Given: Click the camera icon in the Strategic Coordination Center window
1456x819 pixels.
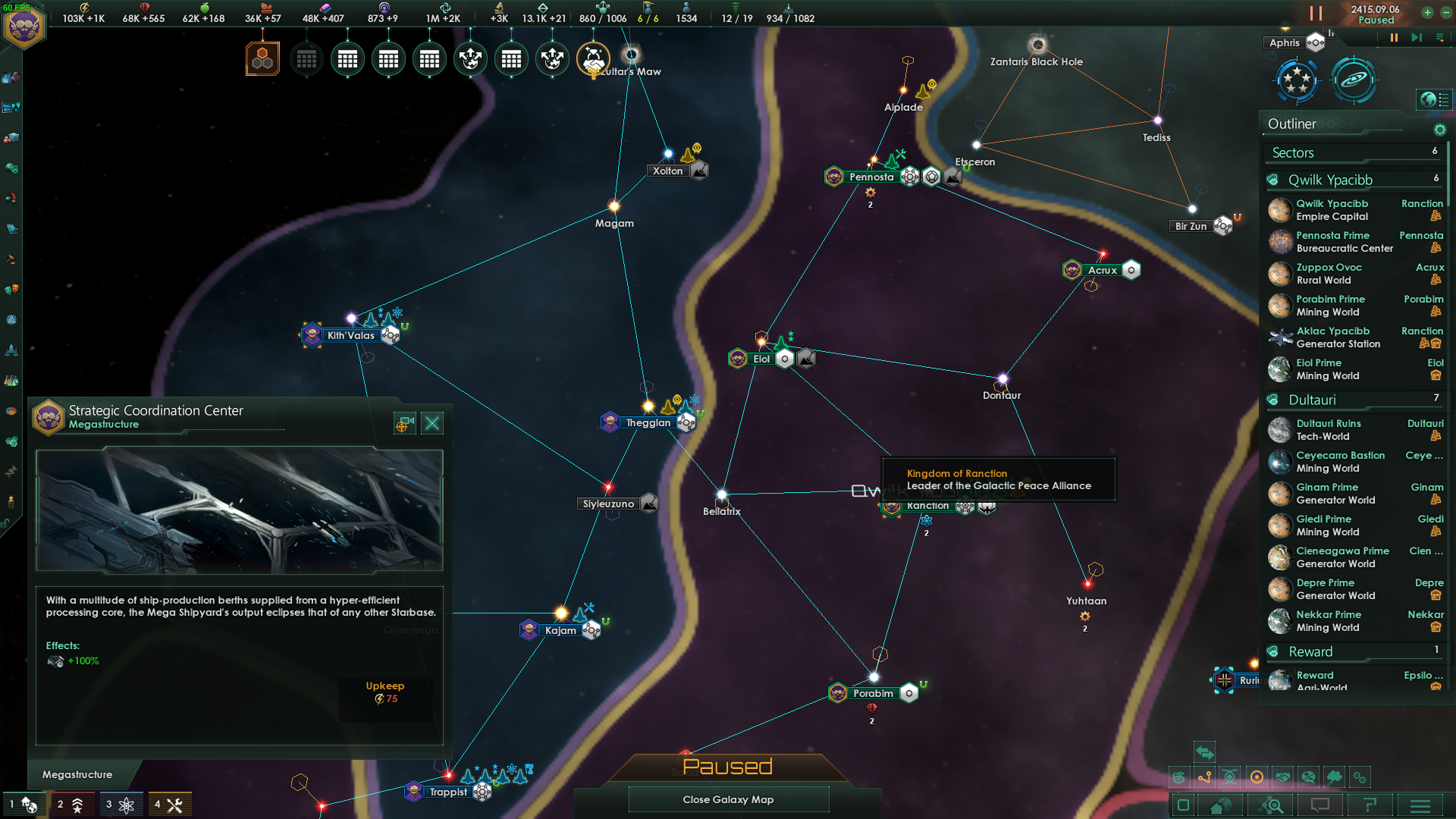Looking at the screenshot, I should click(404, 423).
